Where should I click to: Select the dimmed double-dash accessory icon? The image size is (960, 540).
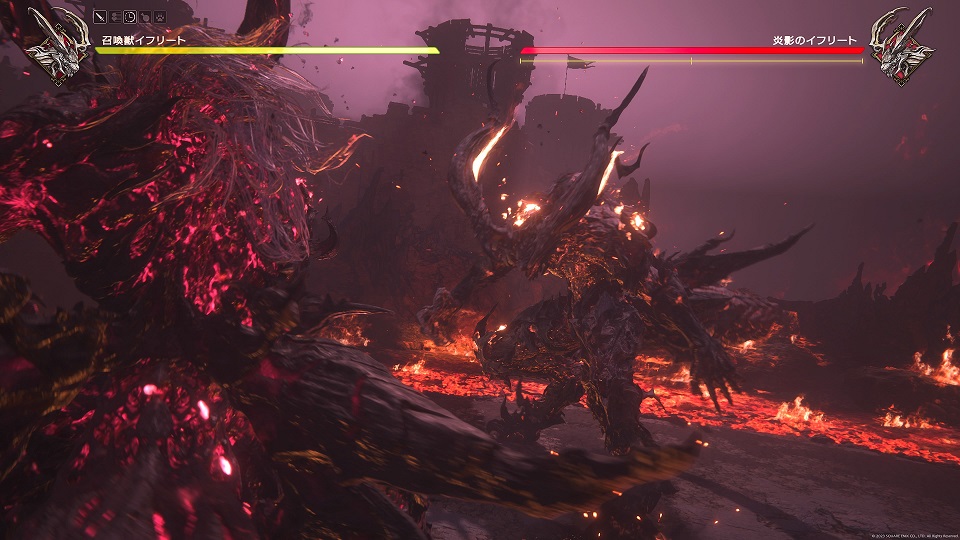tap(115, 17)
